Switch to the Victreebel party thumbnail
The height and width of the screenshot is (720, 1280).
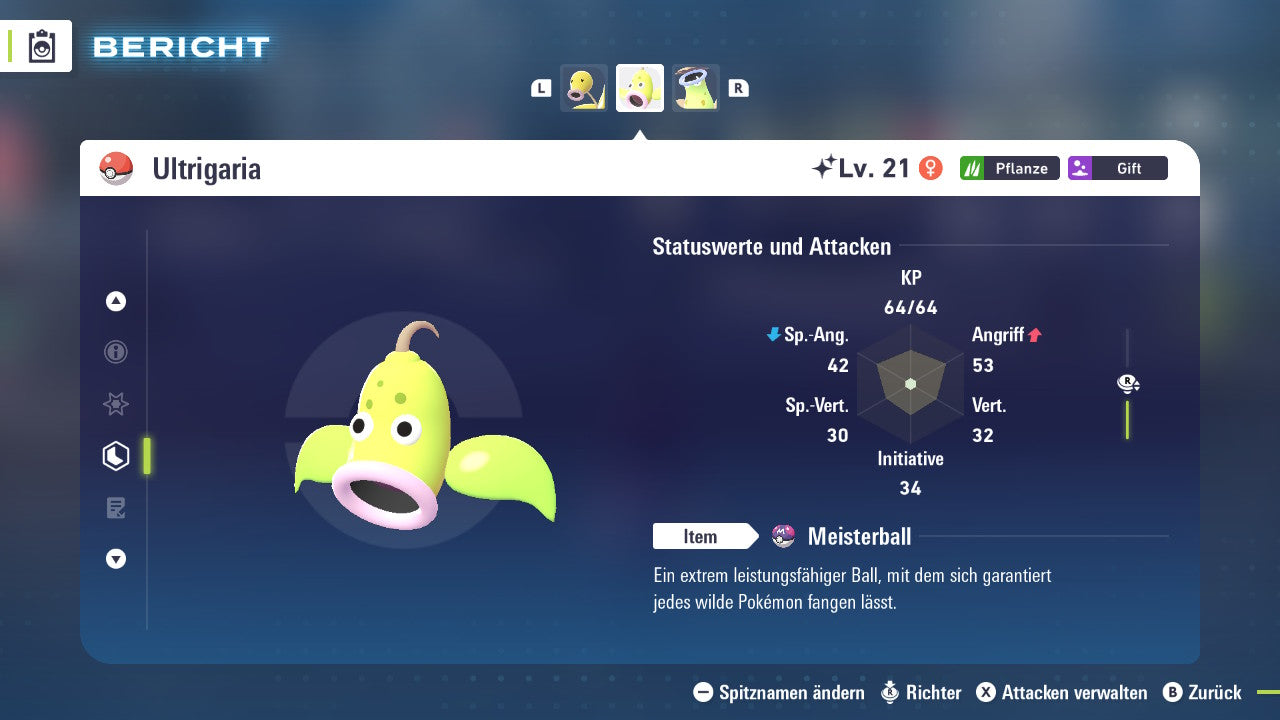(x=696, y=88)
